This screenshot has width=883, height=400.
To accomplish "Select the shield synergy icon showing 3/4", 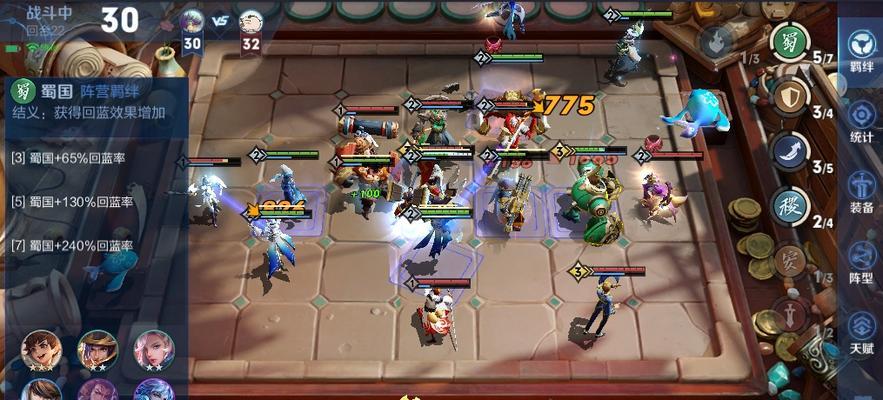I will [x=789, y=97].
